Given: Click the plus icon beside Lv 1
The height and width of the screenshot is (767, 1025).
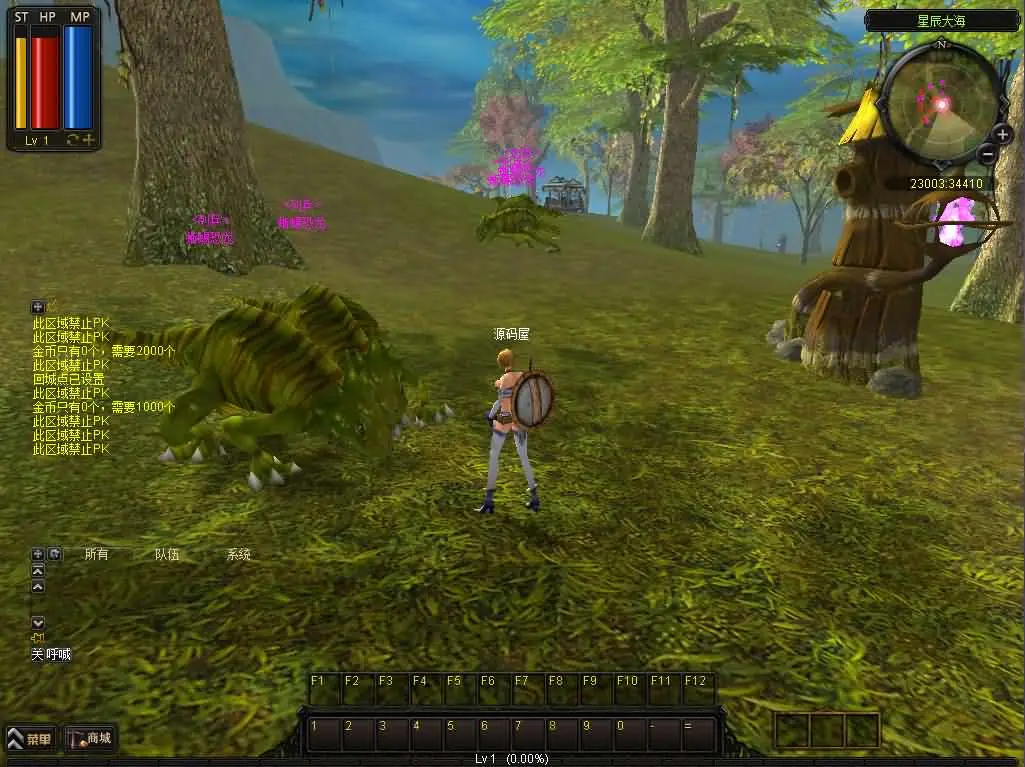Looking at the screenshot, I should [88, 140].
